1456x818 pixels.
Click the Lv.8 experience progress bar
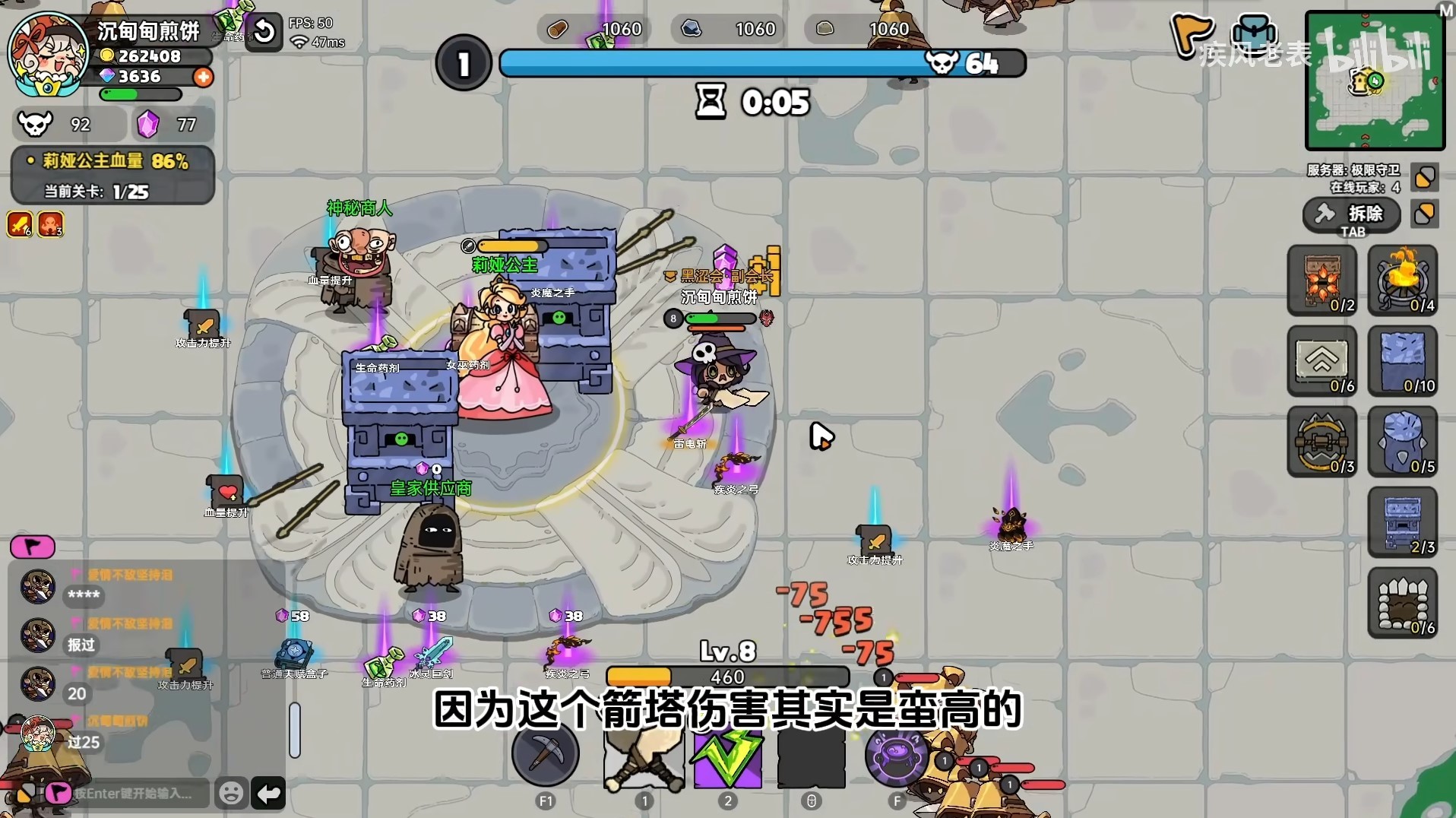click(726, 676)
